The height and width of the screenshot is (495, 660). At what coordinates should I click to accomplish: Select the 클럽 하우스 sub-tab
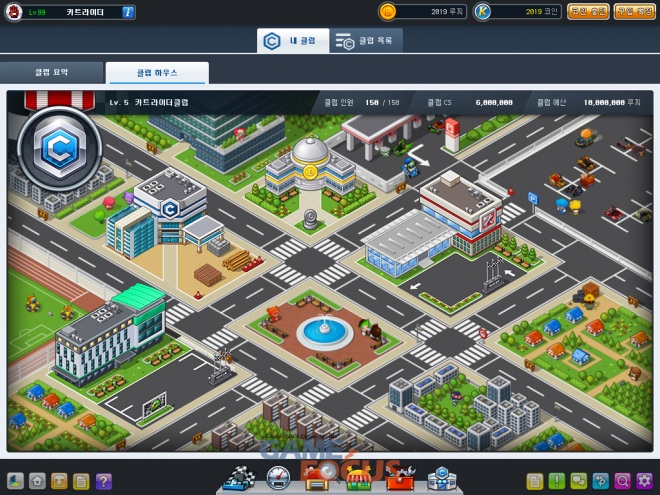157,73
